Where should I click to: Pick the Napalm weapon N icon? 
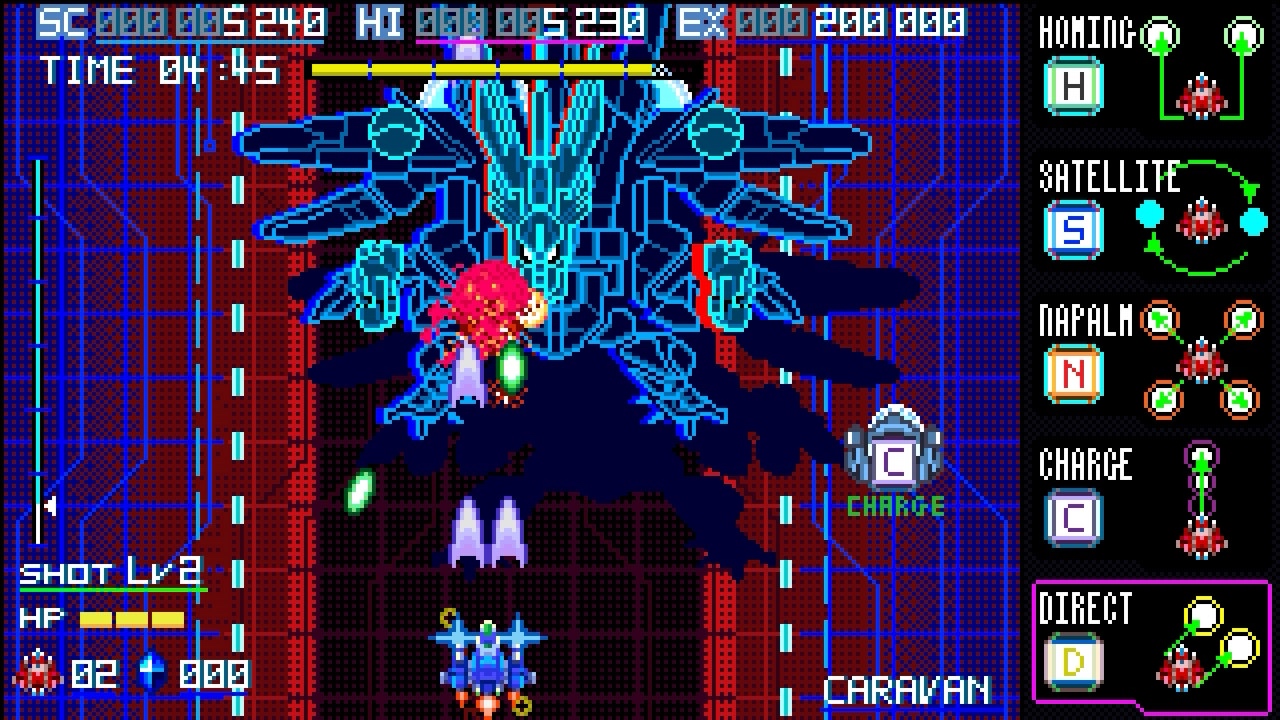pos(1073,374)
